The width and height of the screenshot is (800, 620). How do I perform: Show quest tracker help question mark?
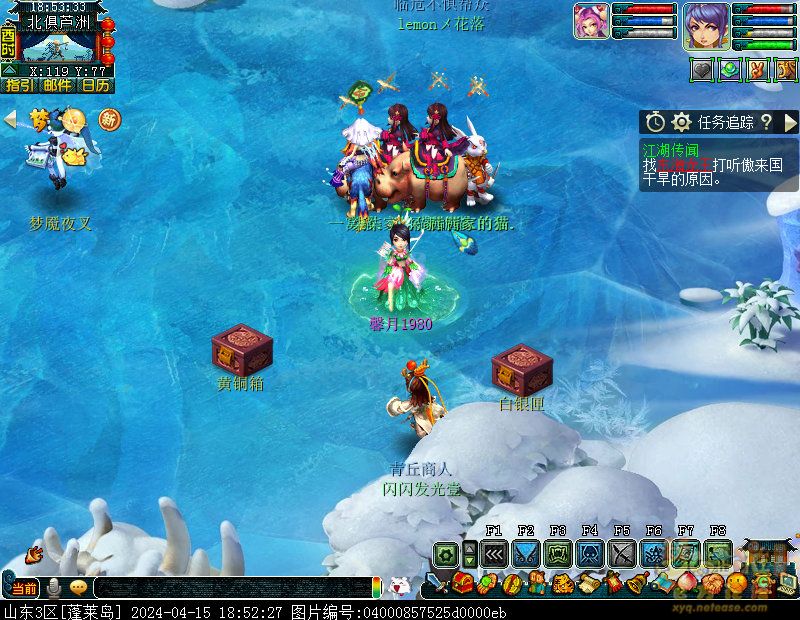(766, 122)
